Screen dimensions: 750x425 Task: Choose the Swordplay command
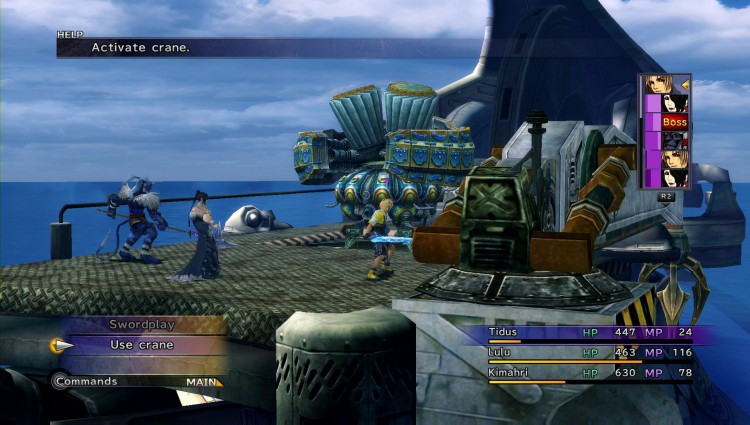click(x=140, y=324)
